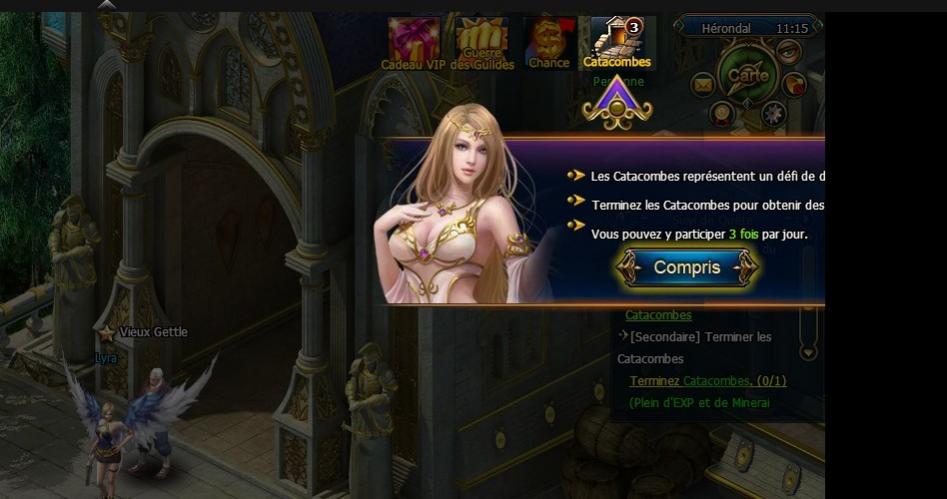Screen dimensions: 947x499
Task: Click the medal icon below the map
Action: coord(722,113)
